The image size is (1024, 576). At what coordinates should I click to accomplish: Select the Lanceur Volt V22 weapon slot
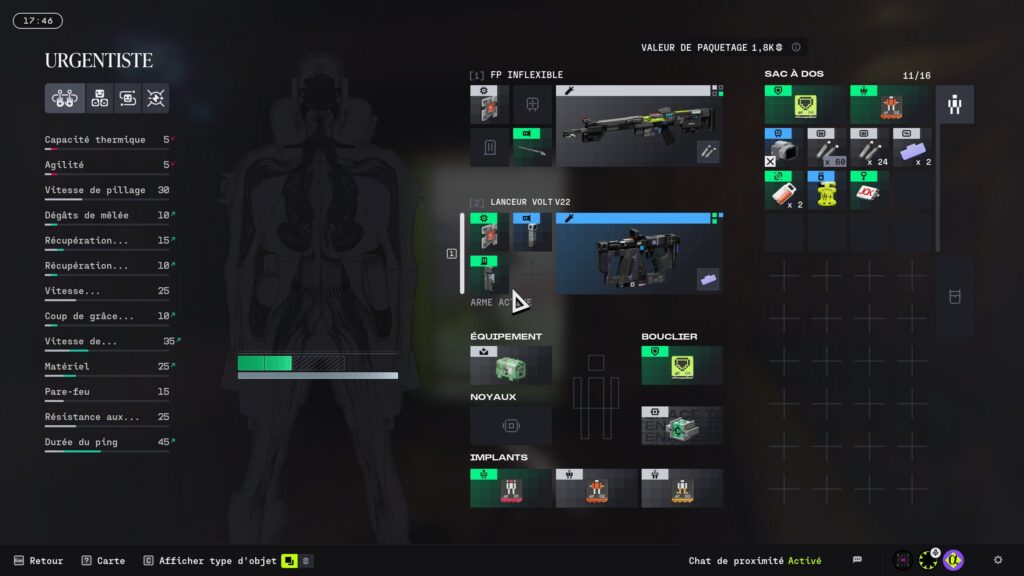coord(638,253)
